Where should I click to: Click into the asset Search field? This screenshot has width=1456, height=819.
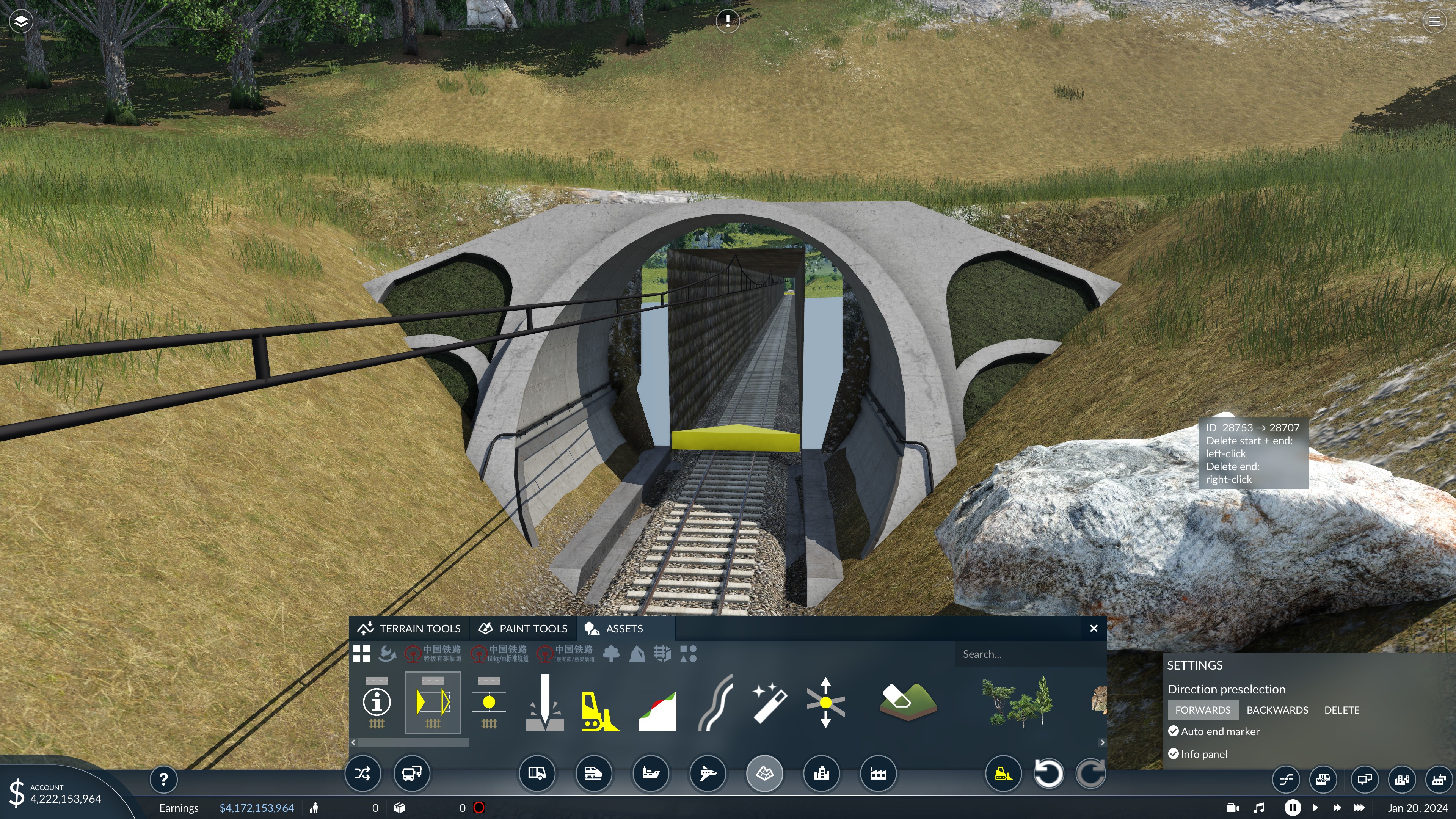1029,654
